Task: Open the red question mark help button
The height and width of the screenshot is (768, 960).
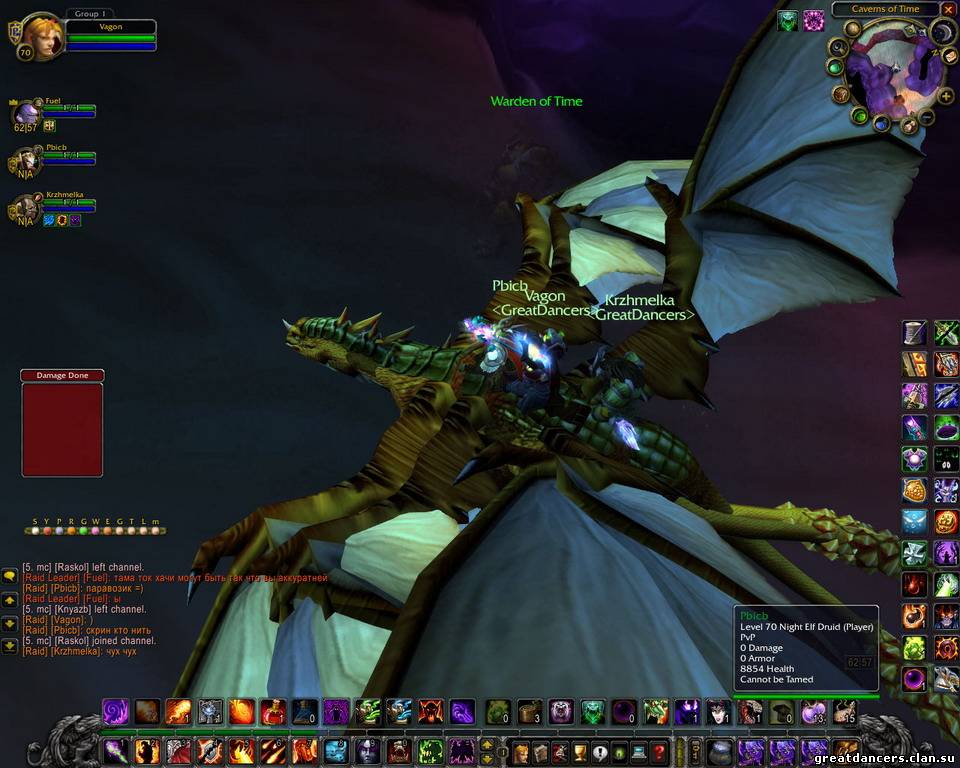Action: pos(658,752)
